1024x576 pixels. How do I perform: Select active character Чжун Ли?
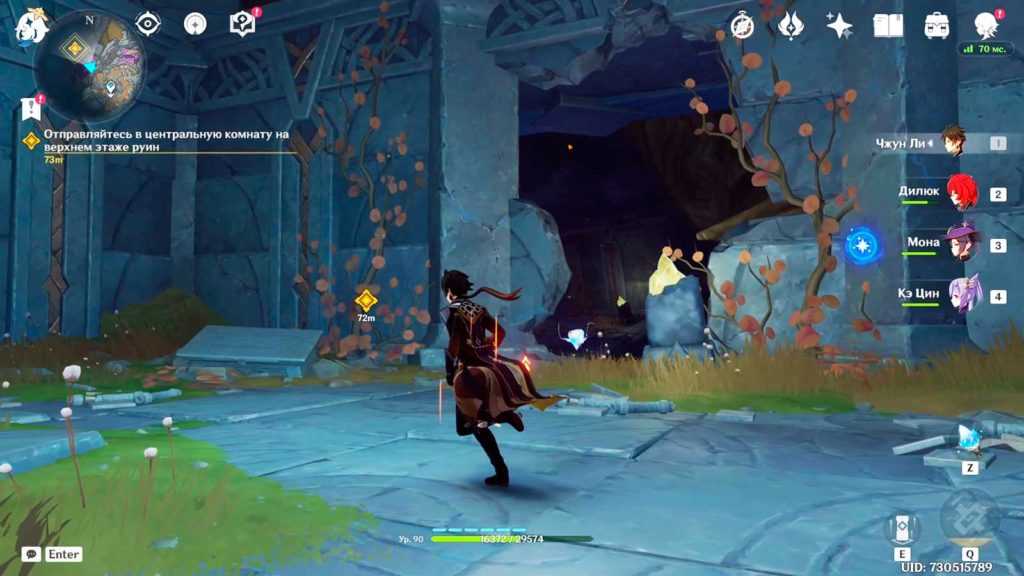click(x=952, y=143)
